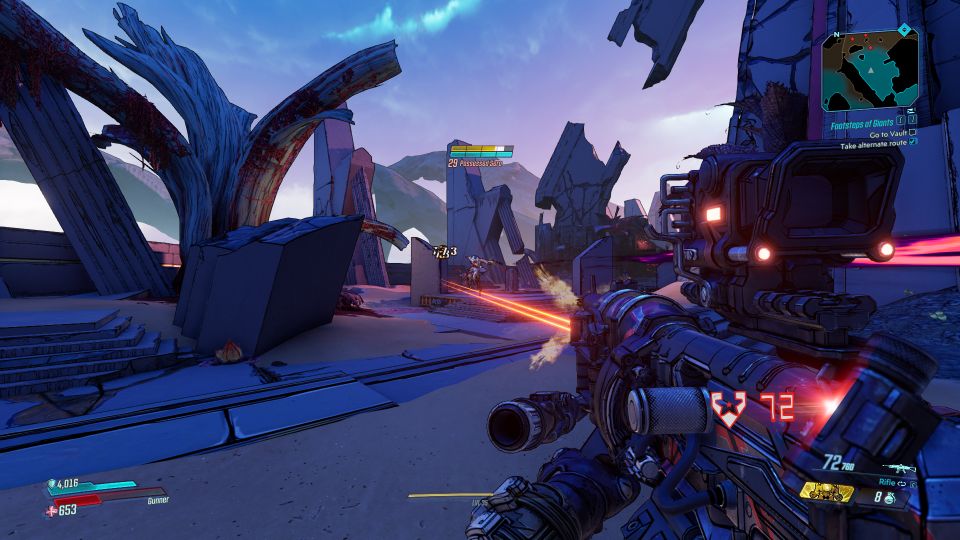Viewport: 960px width, 540px height.
Task: Click the Take alternate route objective checkbox
Action: point(912,143)
